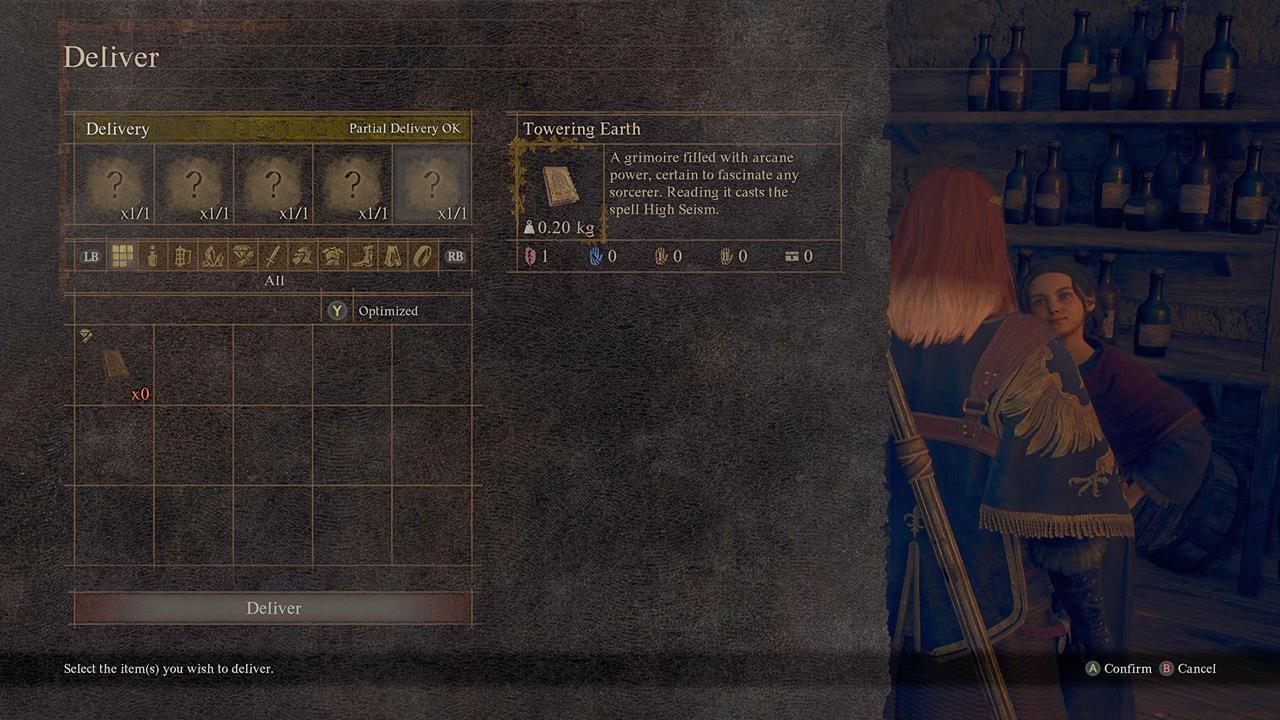1280x720 pixels.
Task: Switch to the ring category tab
Action: click(x=422, y=256)
